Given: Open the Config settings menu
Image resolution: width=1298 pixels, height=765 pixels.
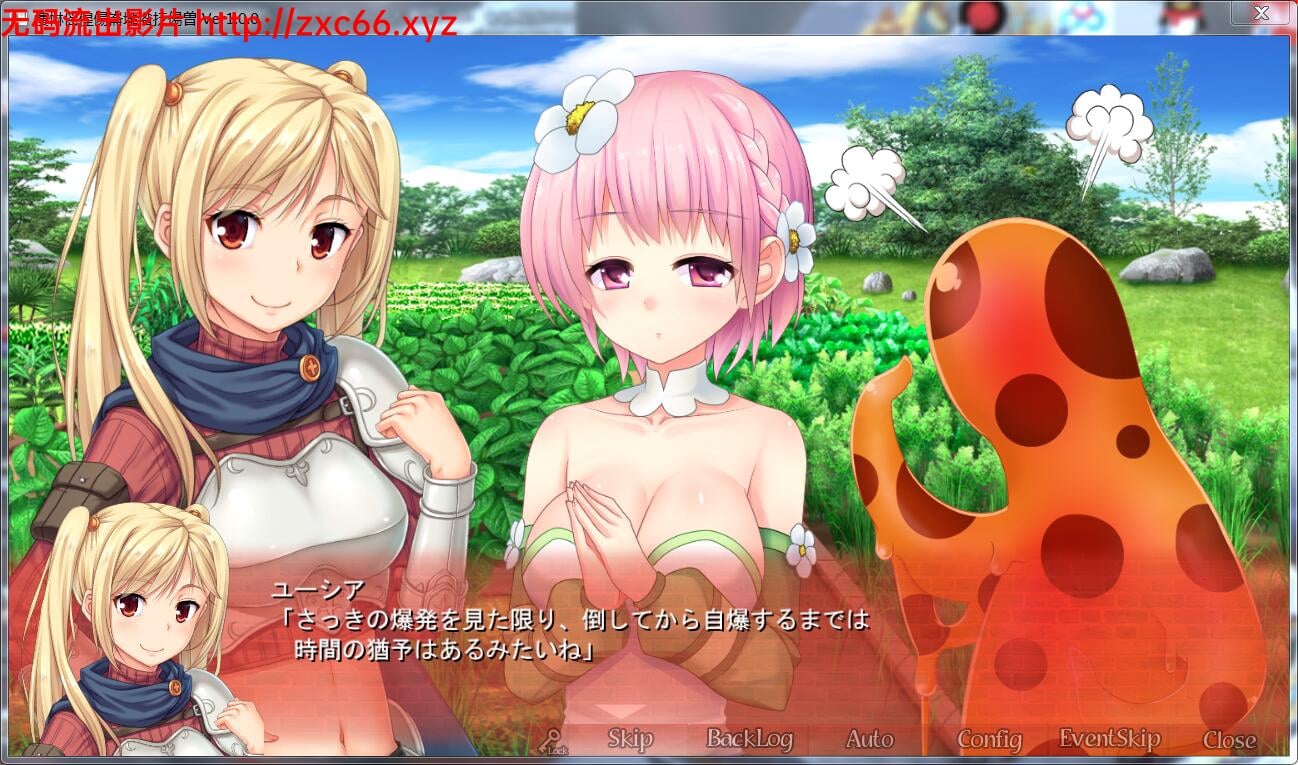Looking at the screenshot, I should (989, 738).
